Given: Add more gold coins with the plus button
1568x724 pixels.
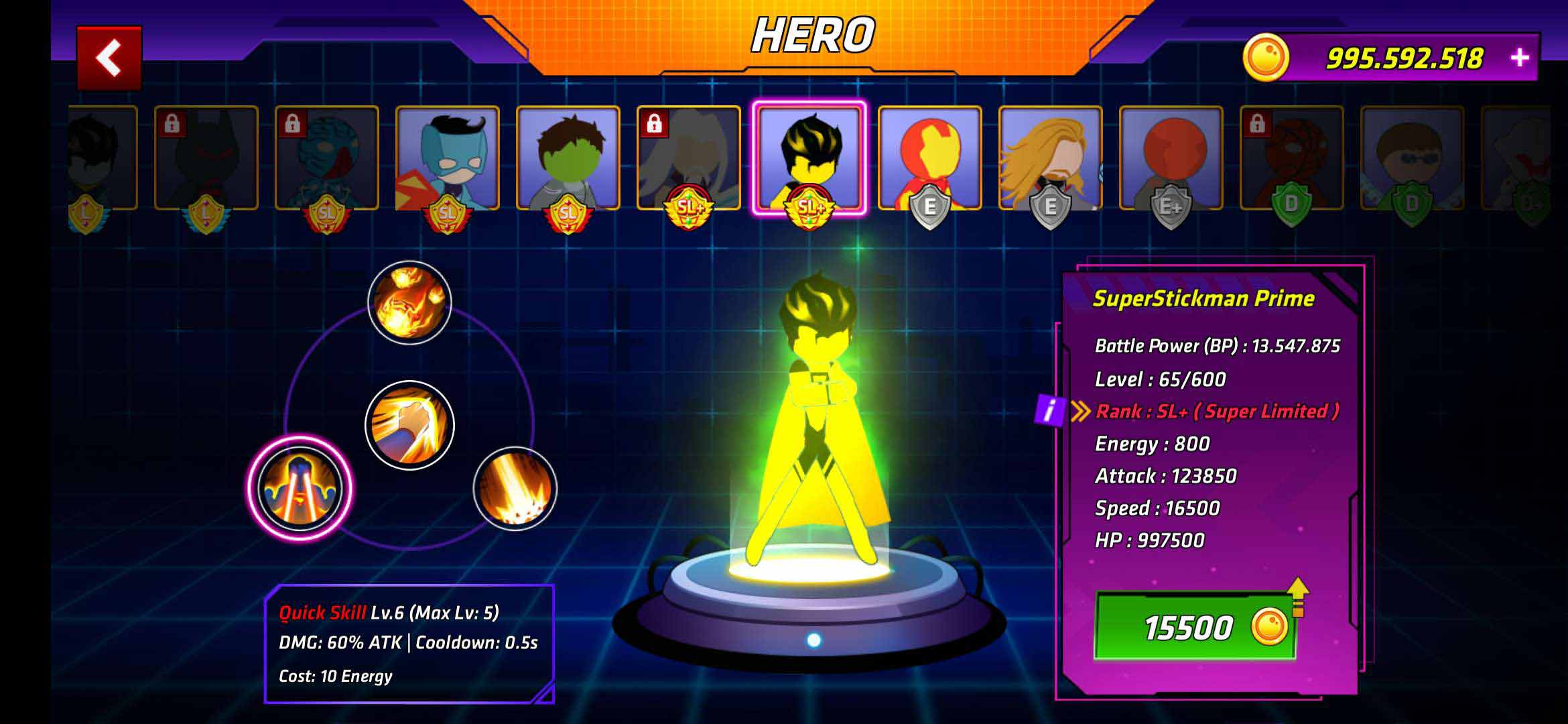Looking at the screenshot, I should click(x=1519, y=58).
